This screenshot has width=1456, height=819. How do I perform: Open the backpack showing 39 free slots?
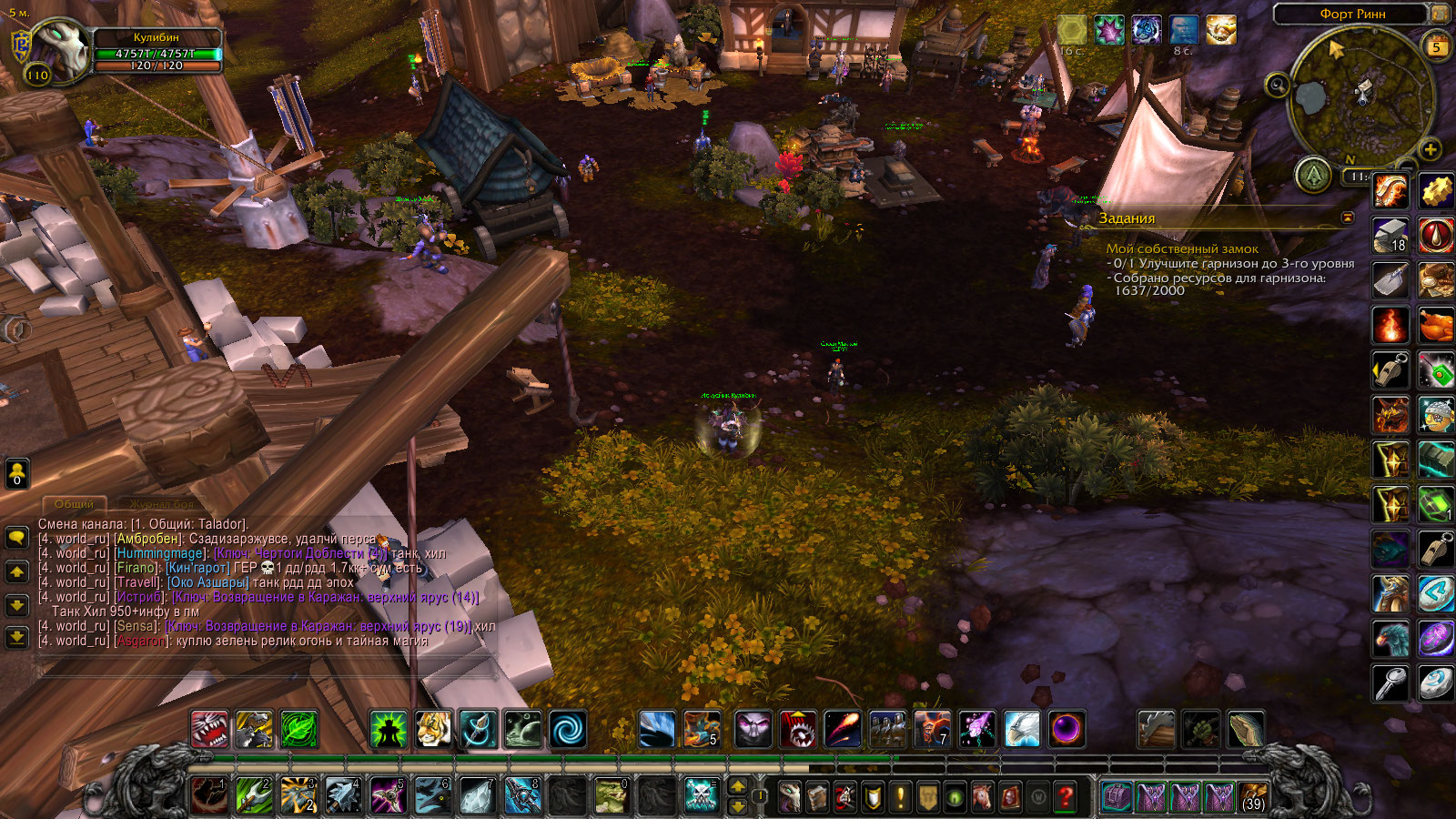pos(1253,797)
